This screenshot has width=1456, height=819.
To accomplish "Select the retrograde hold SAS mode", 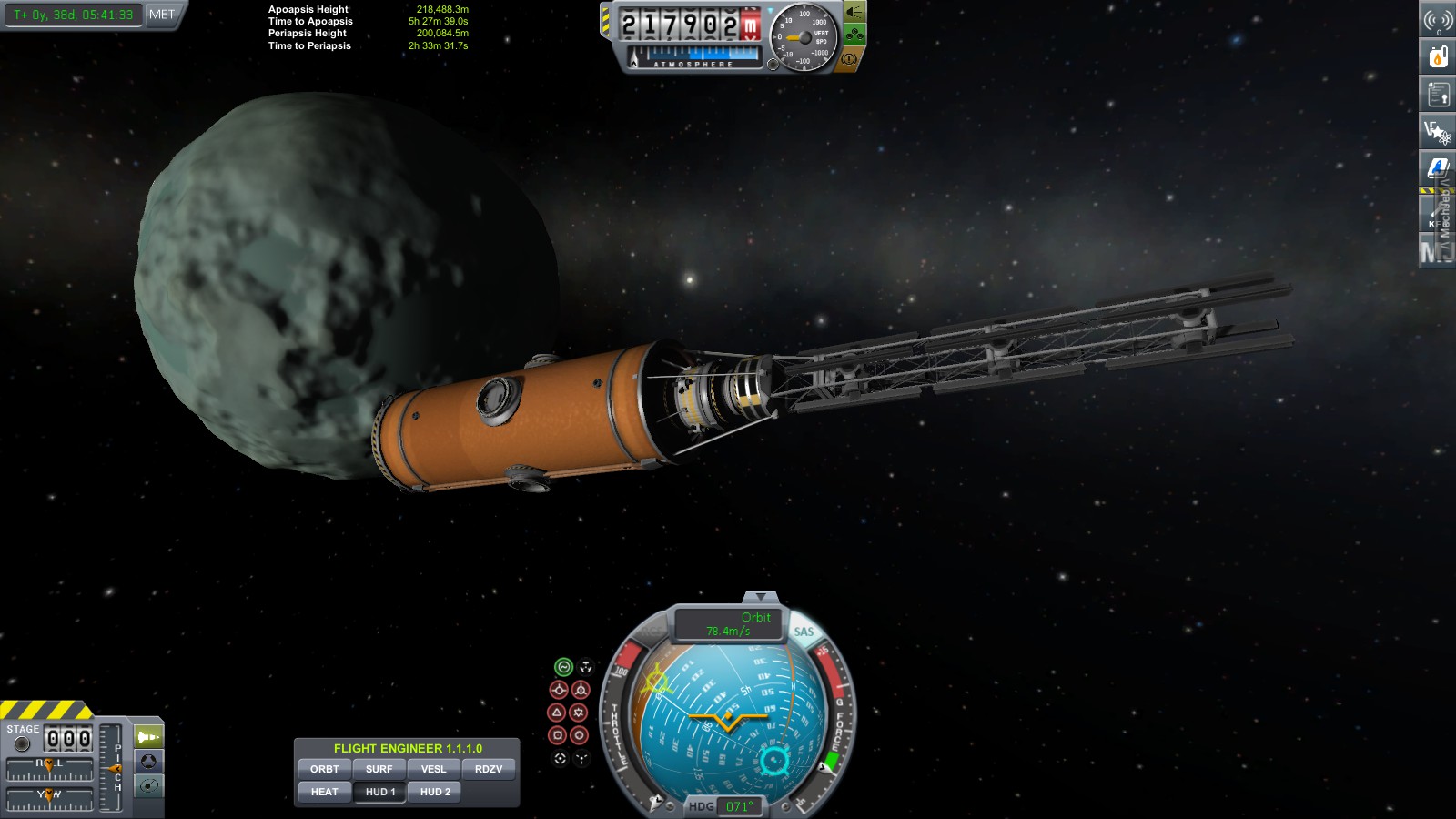I will (581, 688).
